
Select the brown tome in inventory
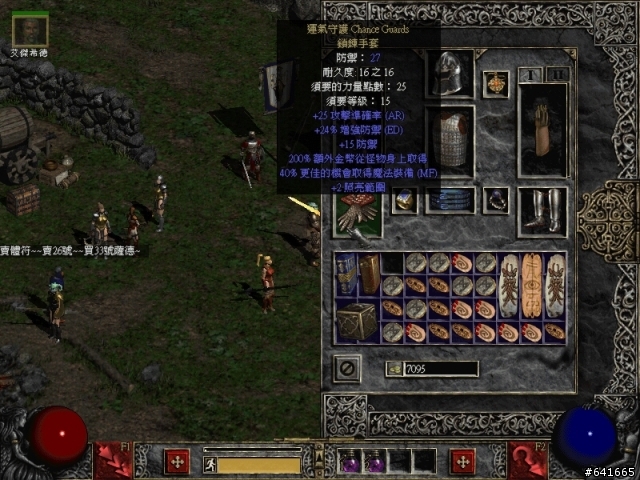369,273
